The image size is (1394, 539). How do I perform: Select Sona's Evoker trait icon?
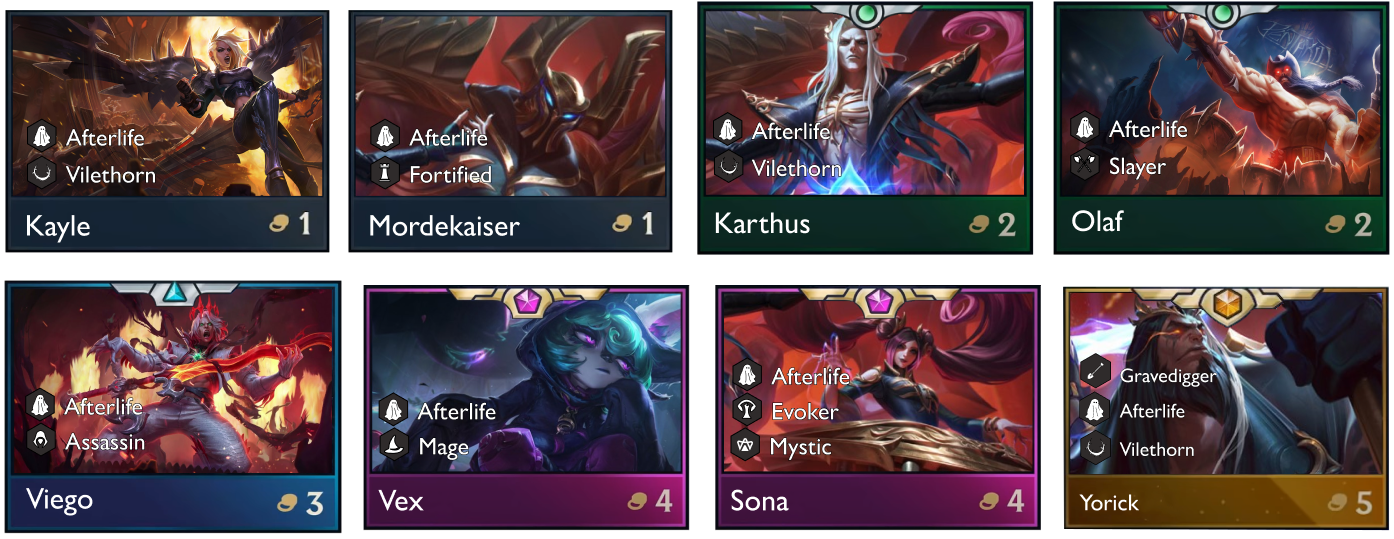pyautogui.click(x=747, y=411)
